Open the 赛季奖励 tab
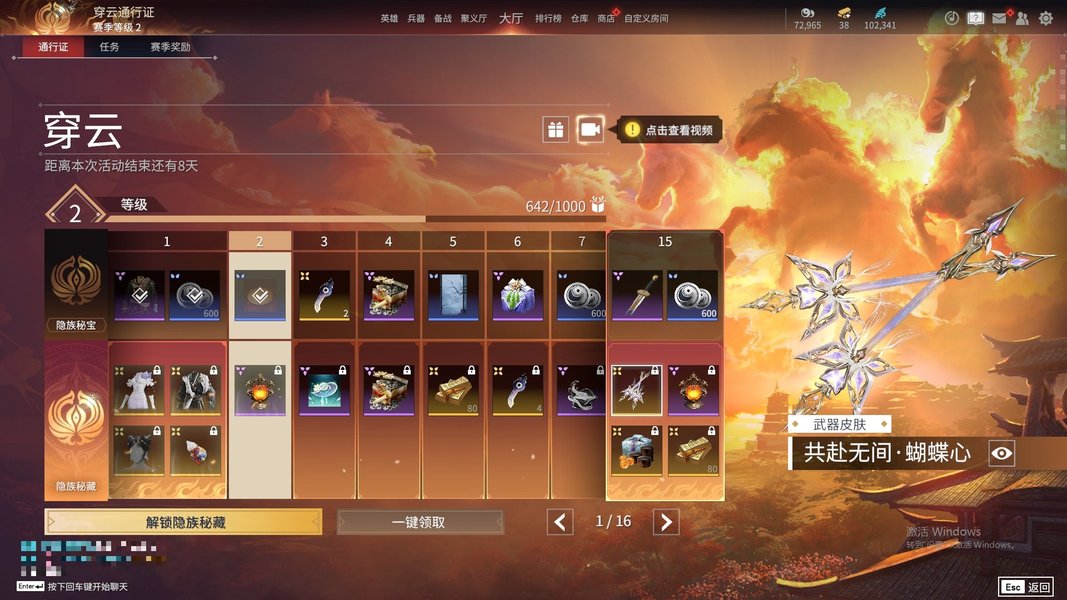This screenshot has width=1067, height=600. (170, 47)
